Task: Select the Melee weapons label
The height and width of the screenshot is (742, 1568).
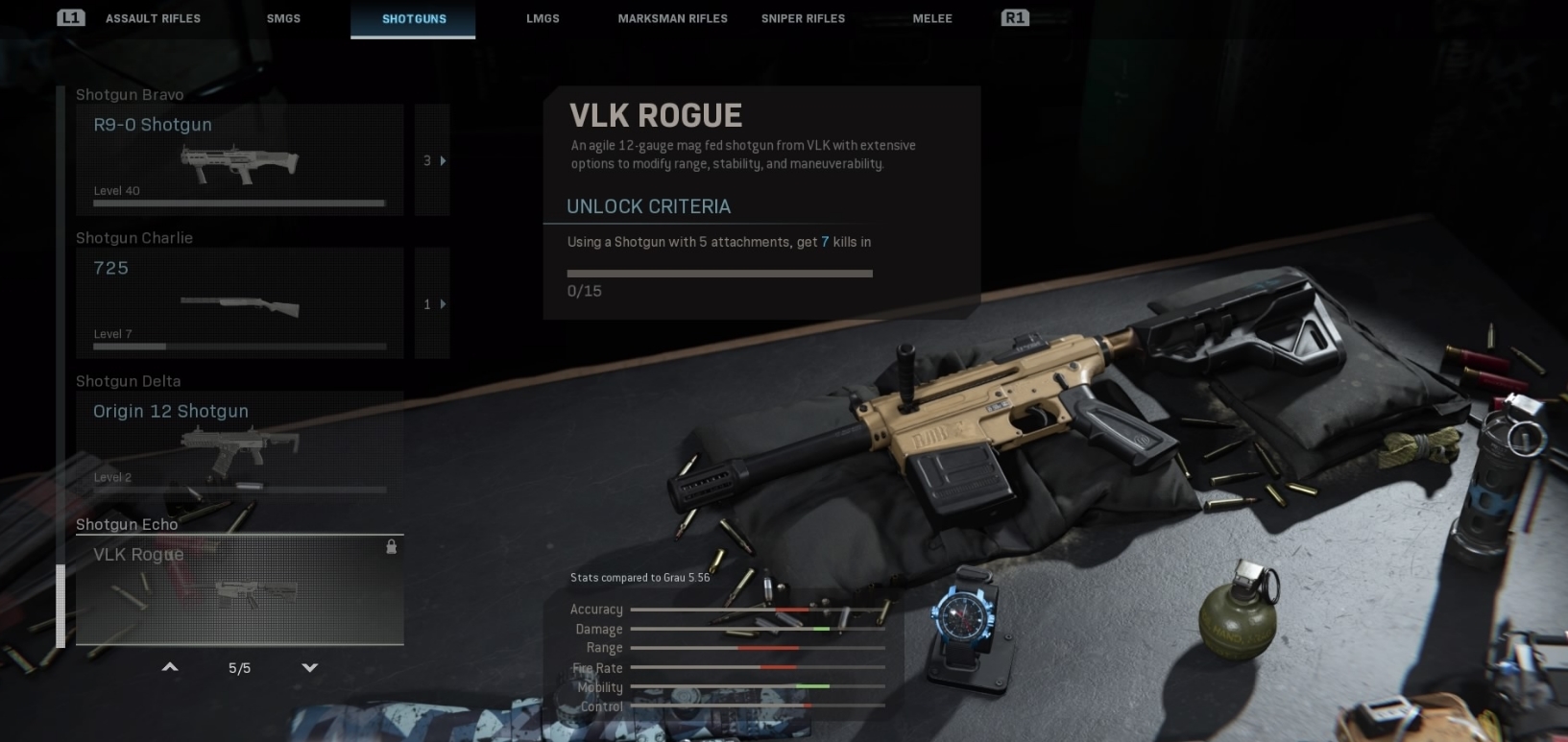Action: [x=931, y=18]
